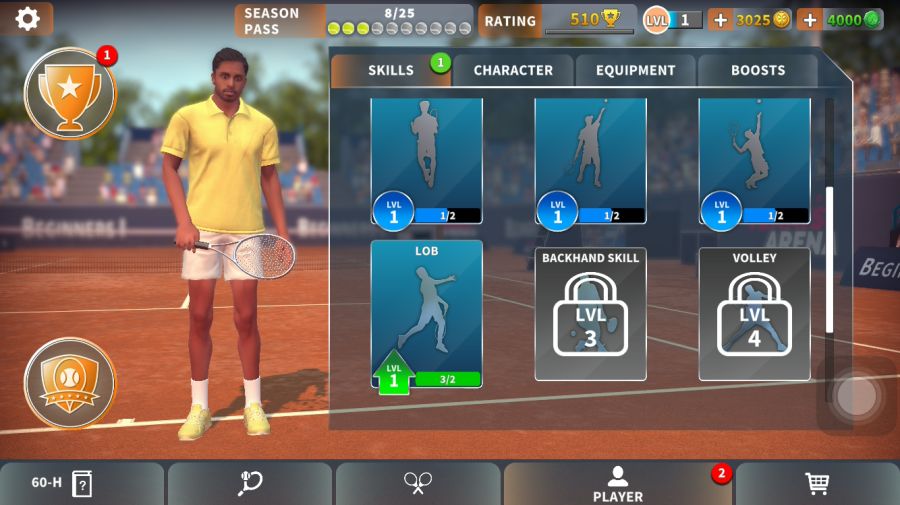
Task: Open the shopping cart store
Action: [x=817, y=484]
